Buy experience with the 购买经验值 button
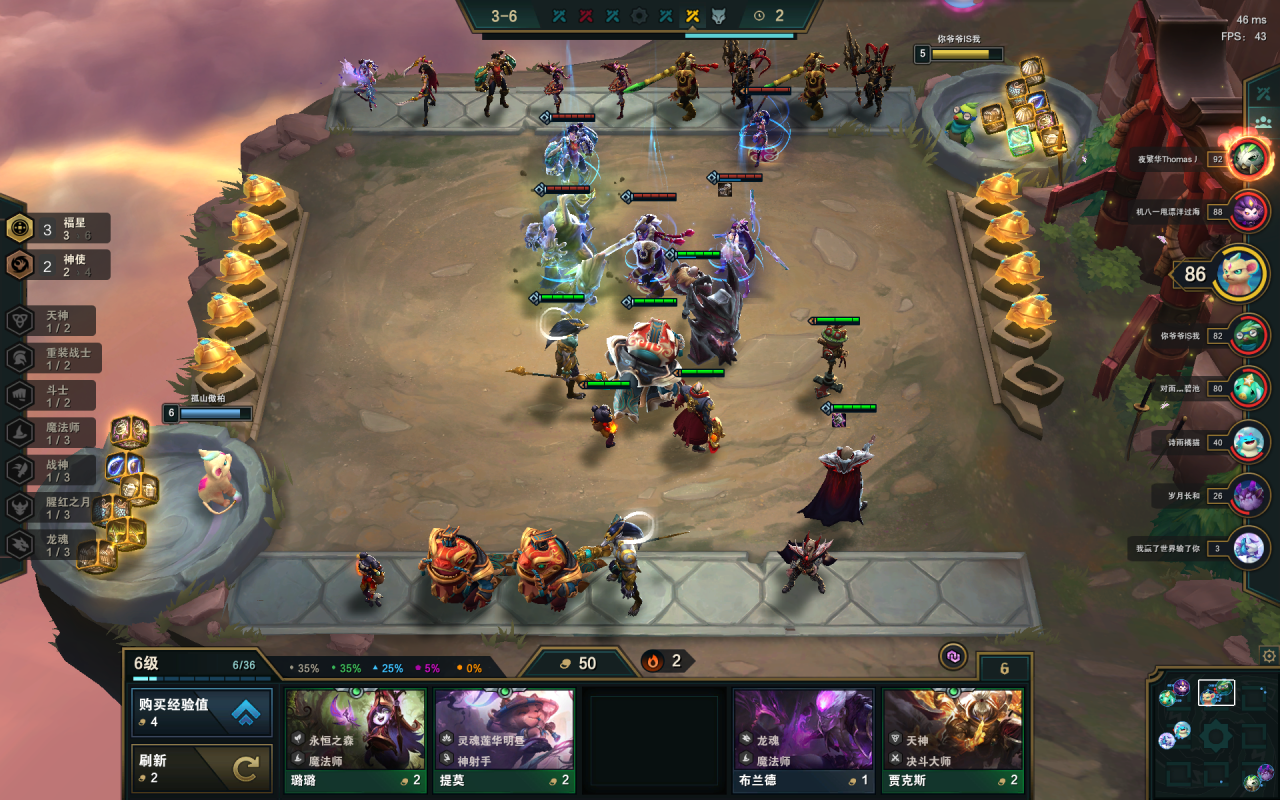This screenshot has height=800, width=1280. (202, 712)
